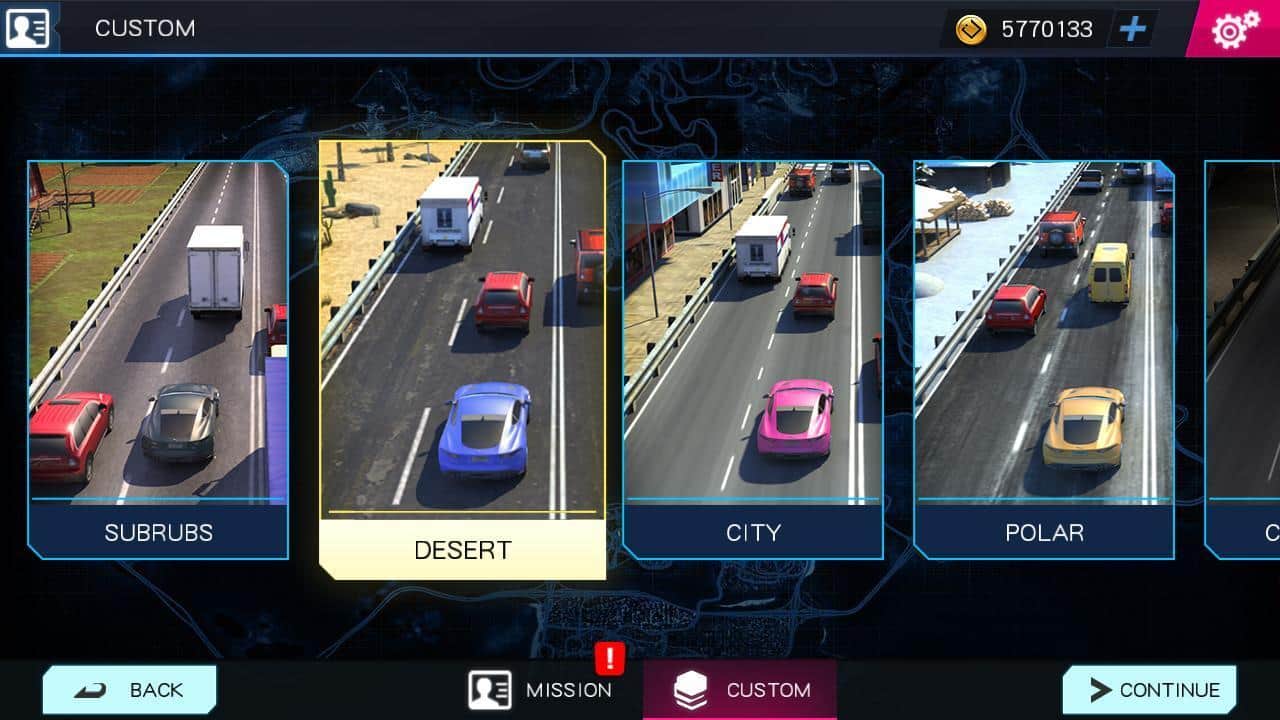Choose the SUBRUBS map card
Image resolution: width=1280 pixels, height=720 pixels.
click(158, 360)
